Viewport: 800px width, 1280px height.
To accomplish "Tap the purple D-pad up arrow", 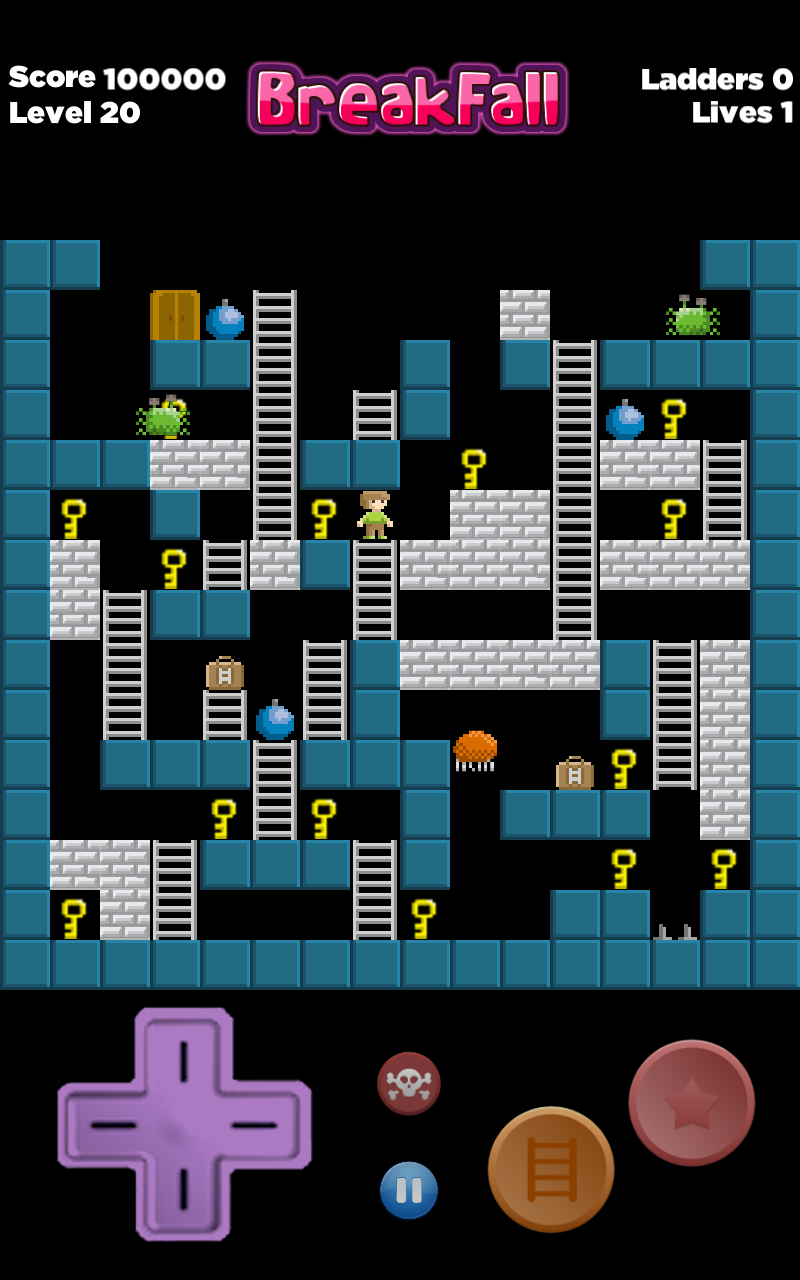I will [x=184, y=1058].
